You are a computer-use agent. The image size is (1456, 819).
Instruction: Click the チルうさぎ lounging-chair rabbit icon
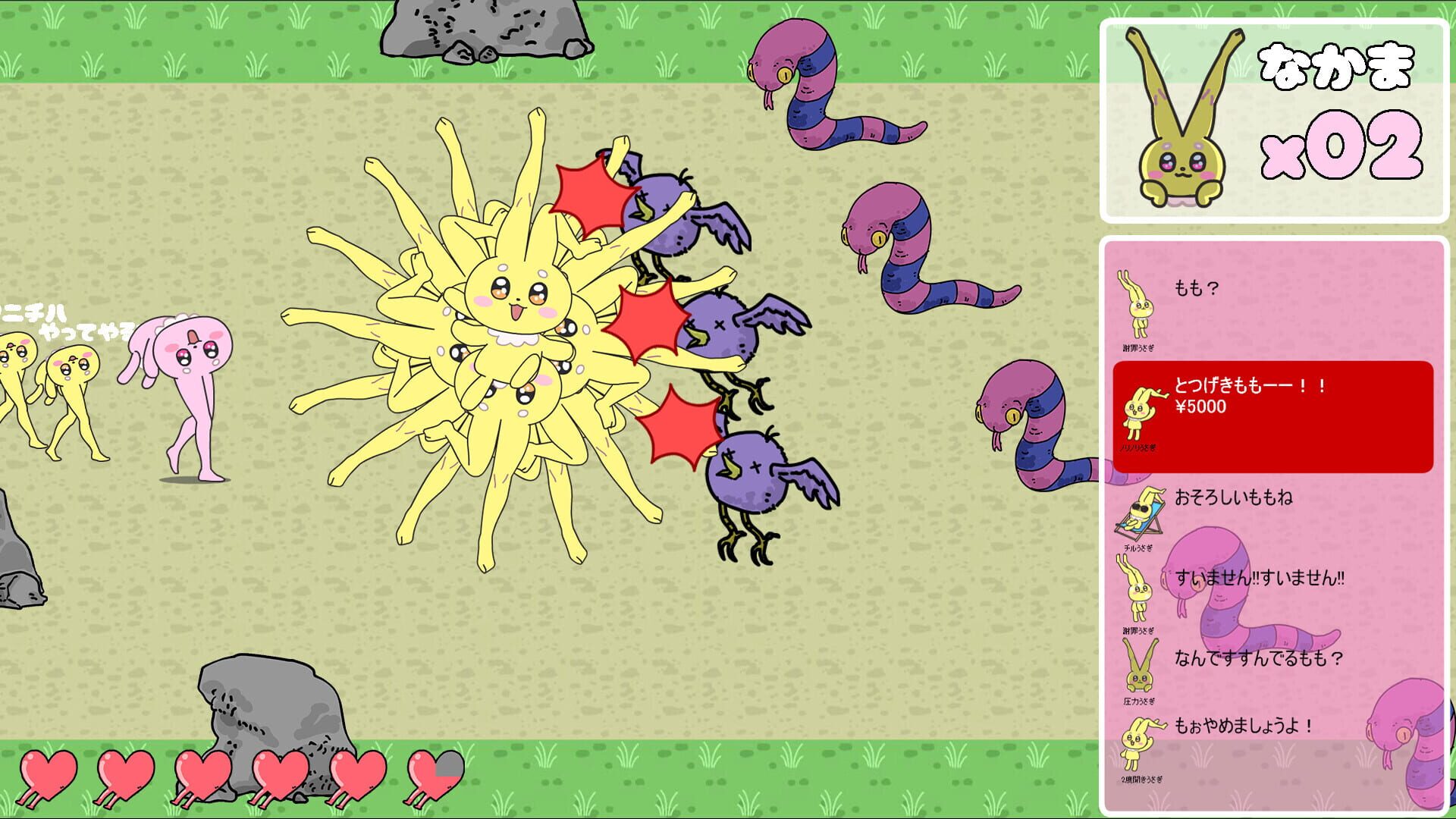(1136, 514)
